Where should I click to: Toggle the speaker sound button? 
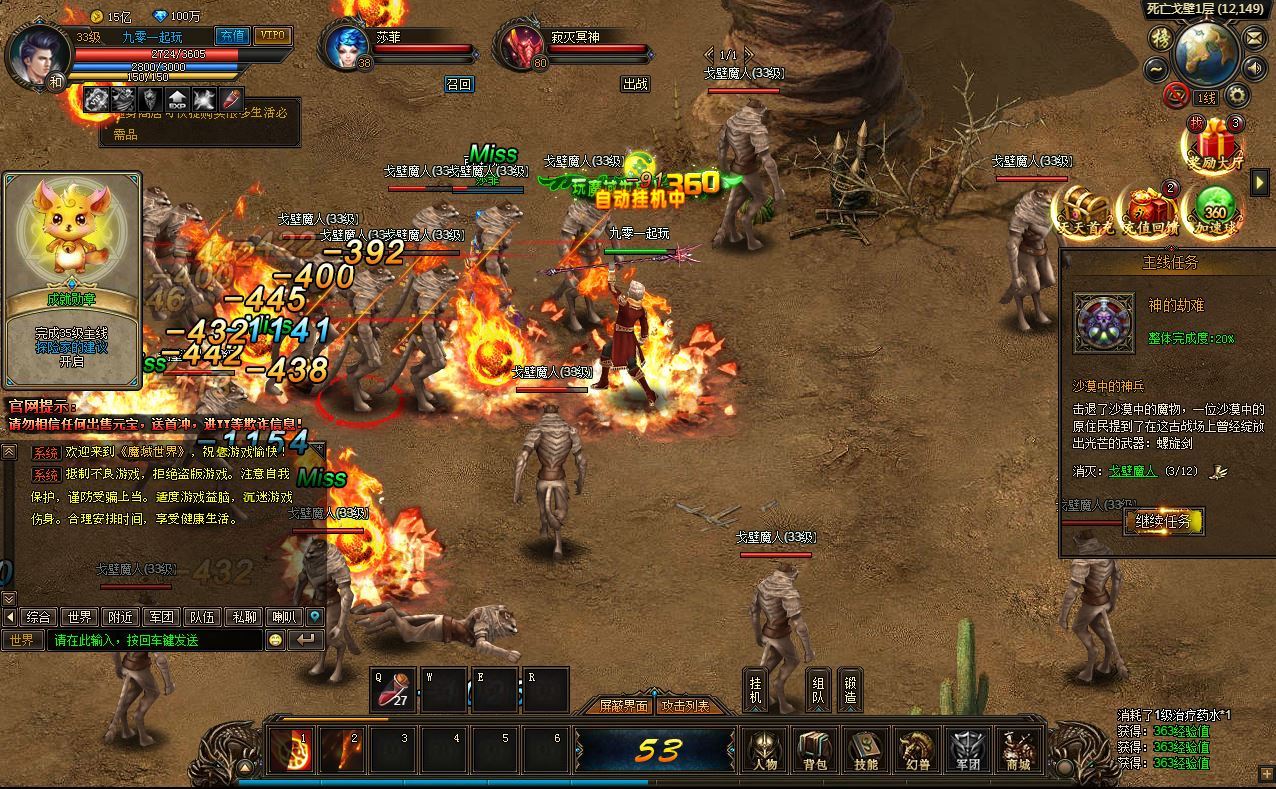click(x=1254, y=68)
